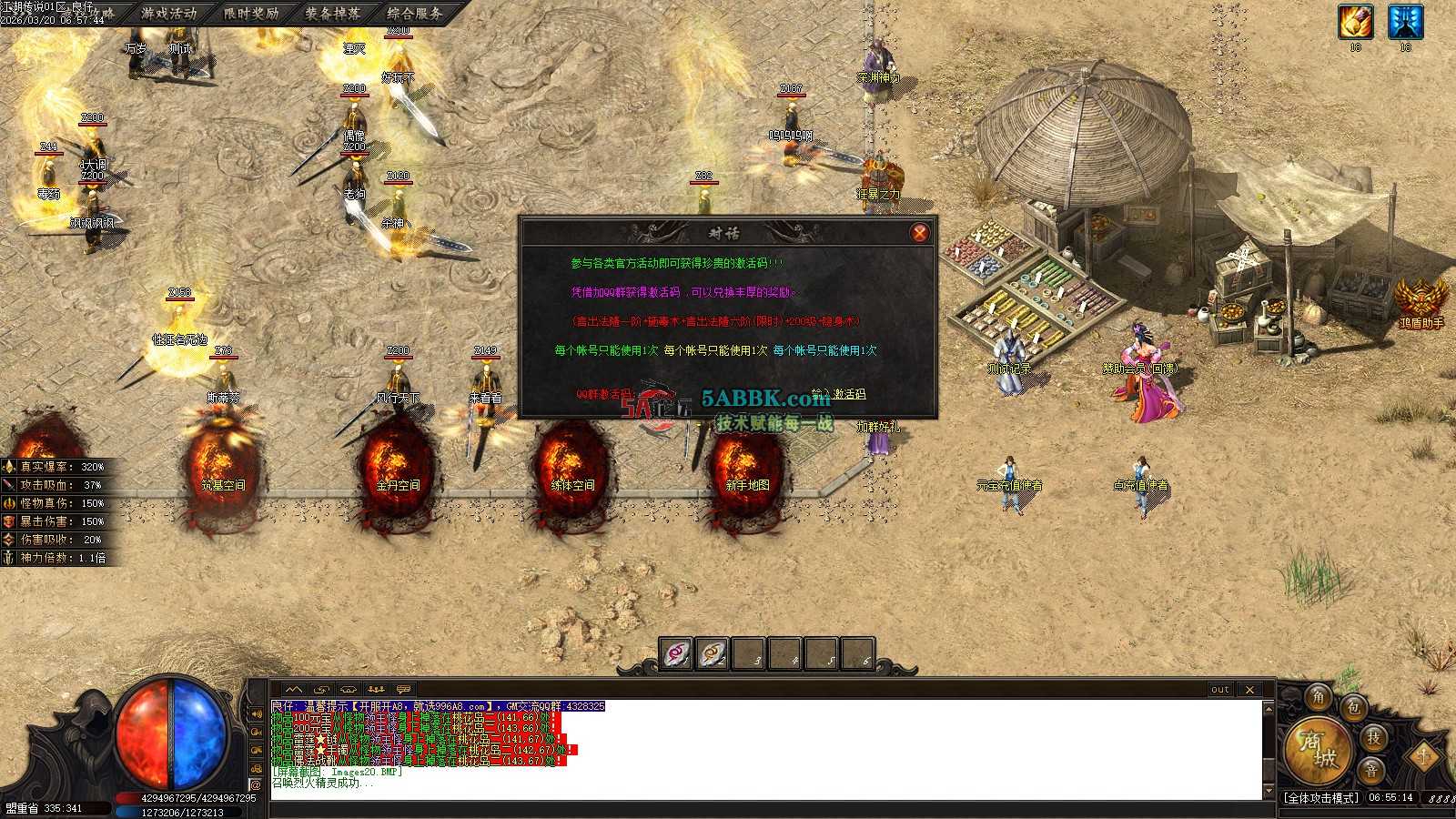Click the 全体攻击模式 attack mode label
The height and width of the screenshot is (819, 1456).
[1322, 798]
